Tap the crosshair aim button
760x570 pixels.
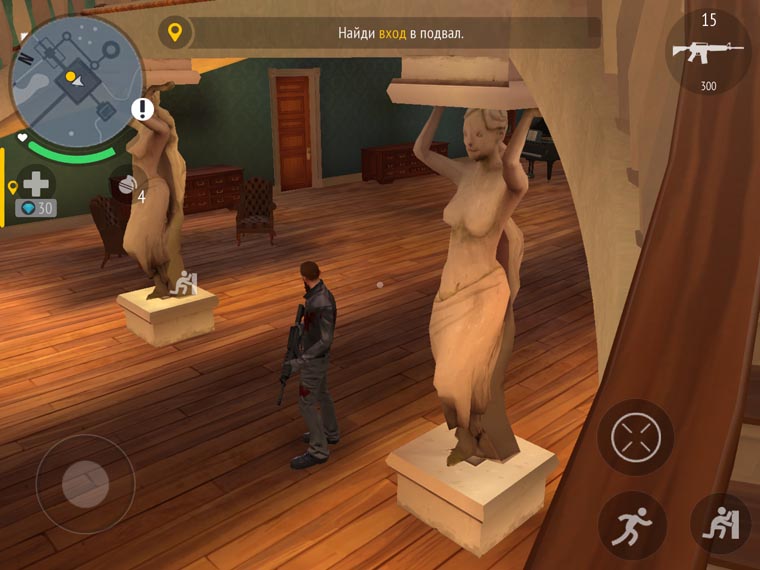coord(635,438)
